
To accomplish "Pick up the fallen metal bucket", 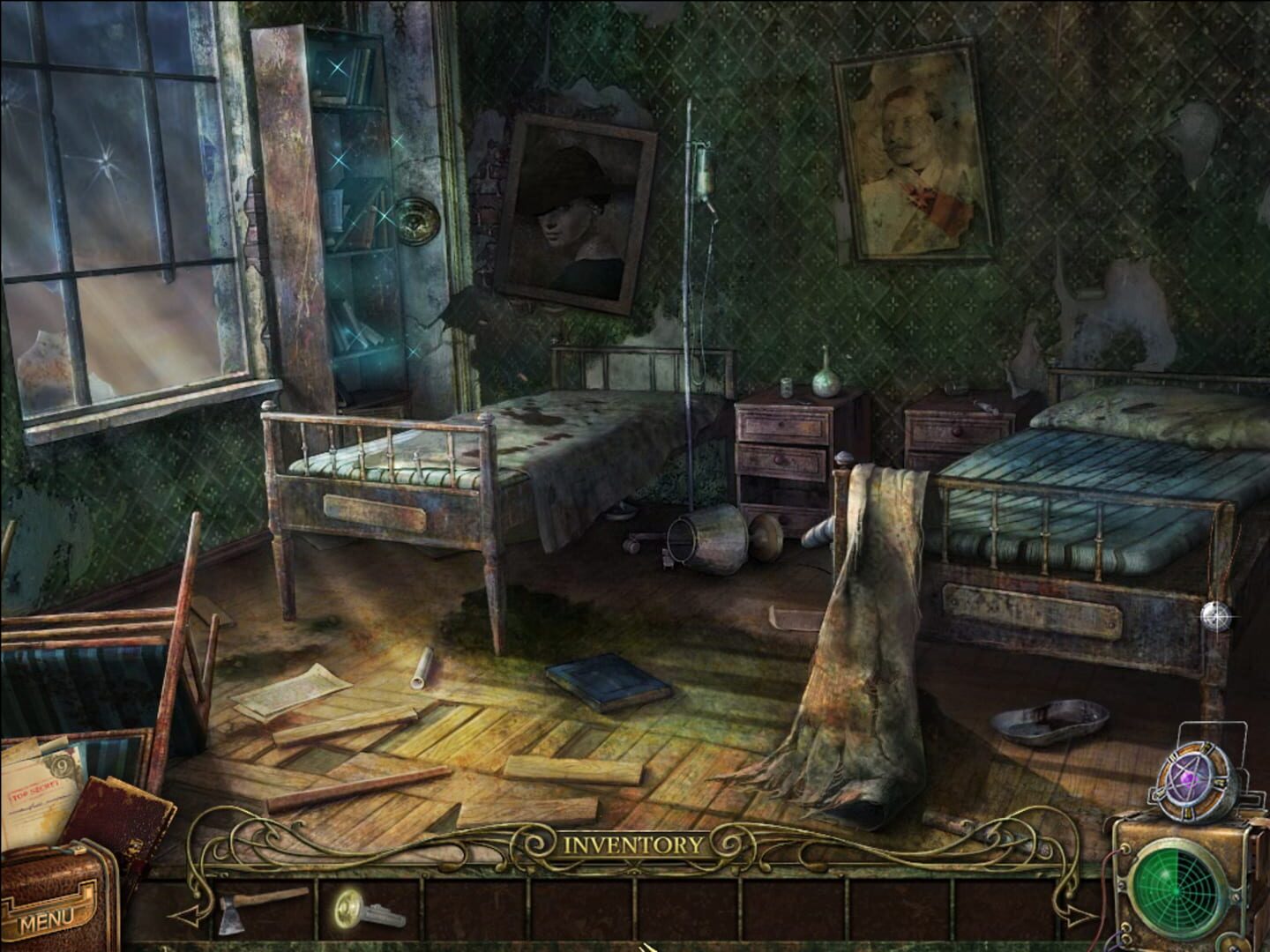I will (710, 538).
